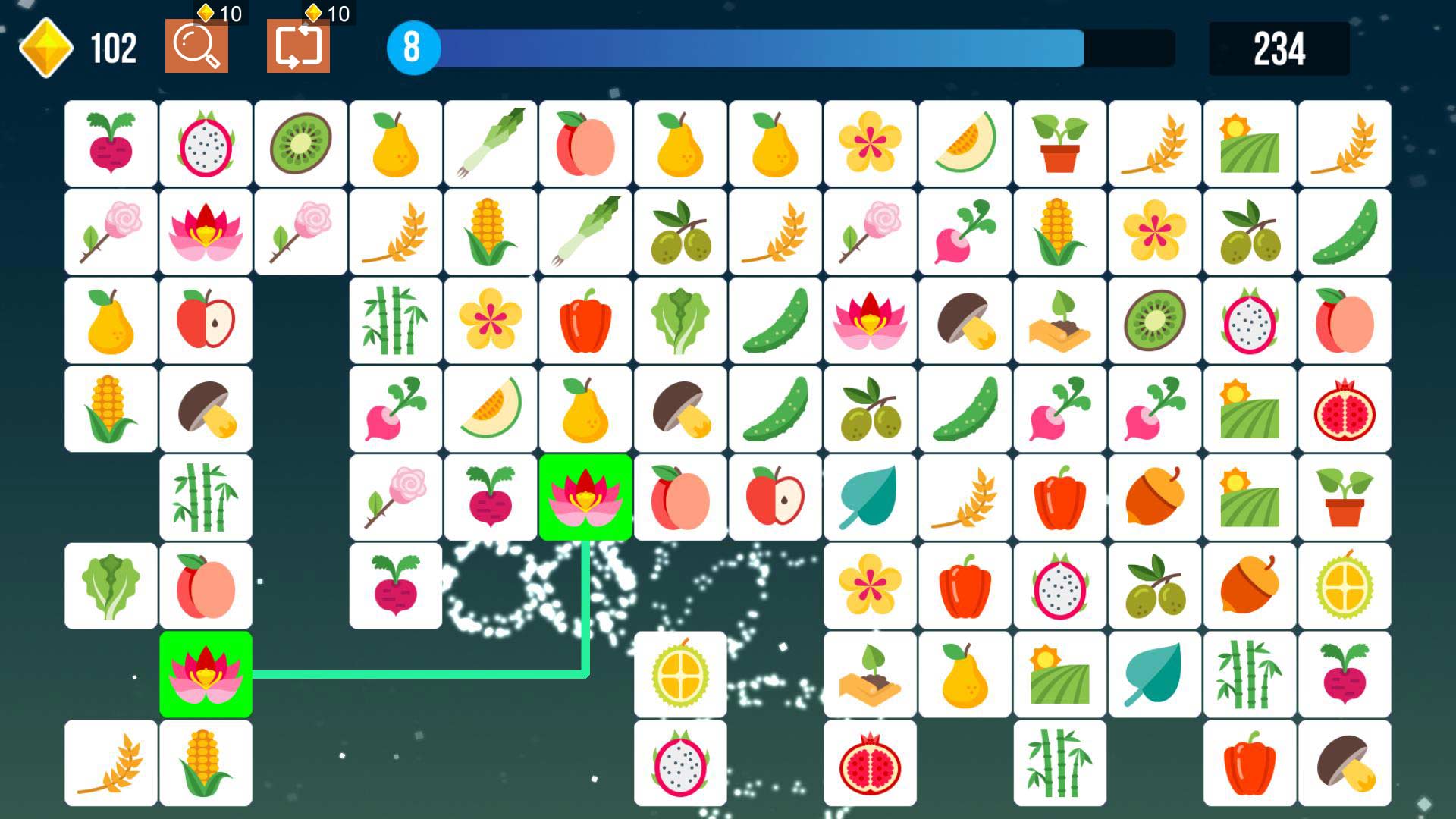Screen dimensions: 1456x819
Task: Tap the bamboo tile near bottom center
Action: 1059,763
